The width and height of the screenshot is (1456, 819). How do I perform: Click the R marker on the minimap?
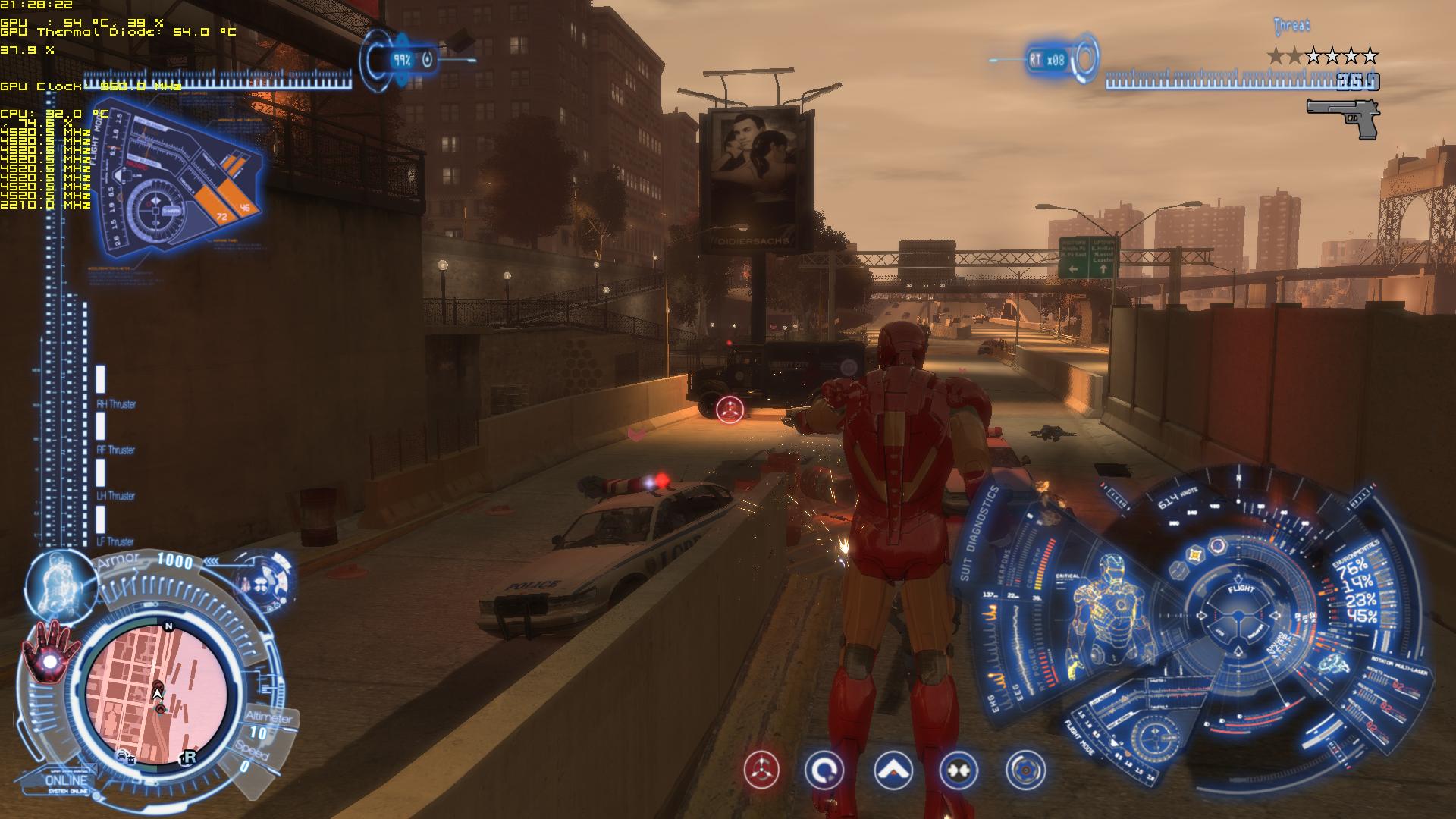(189, 757)
